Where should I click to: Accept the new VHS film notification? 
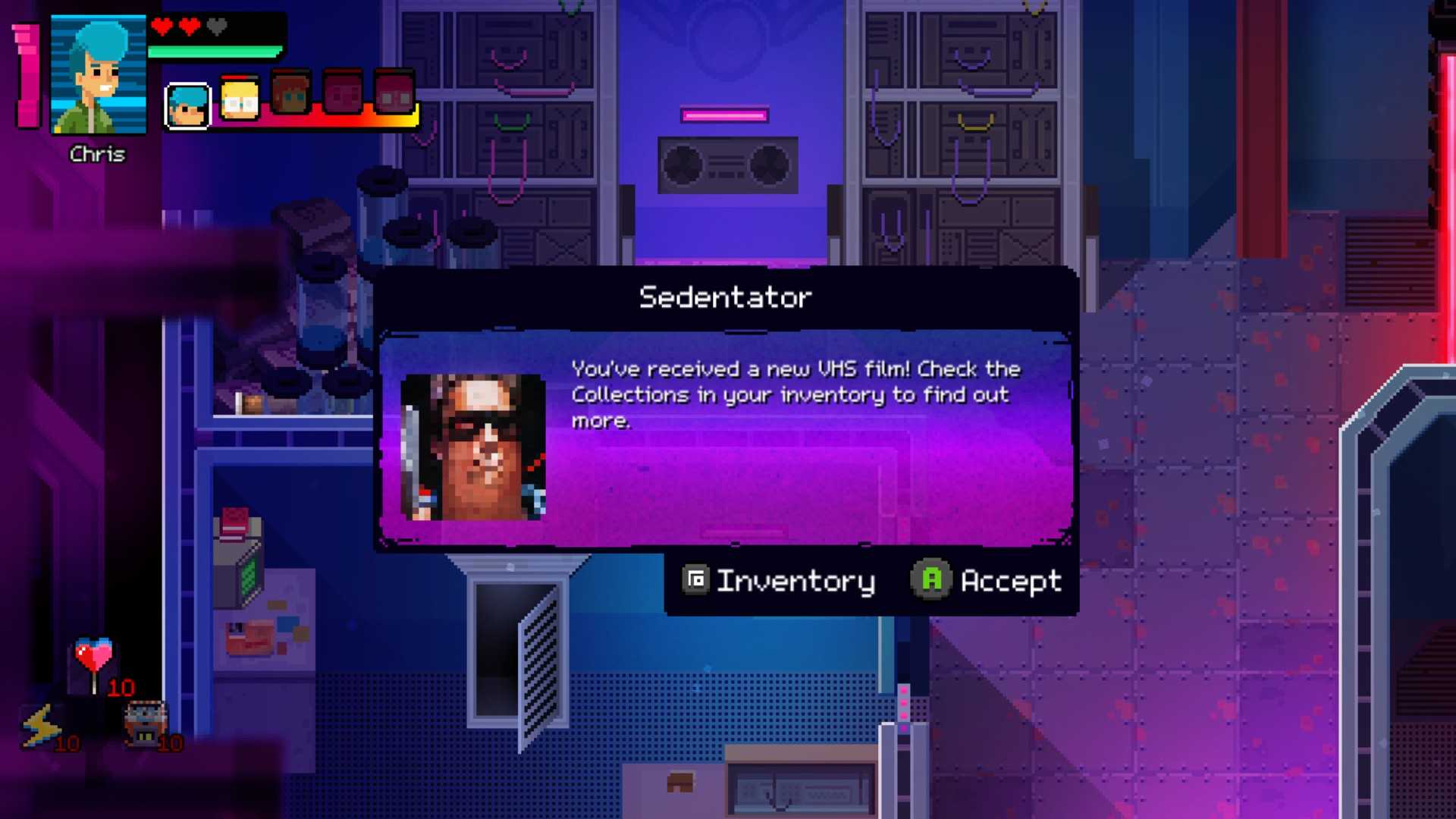pyautogui.click(x=987, y=581)
